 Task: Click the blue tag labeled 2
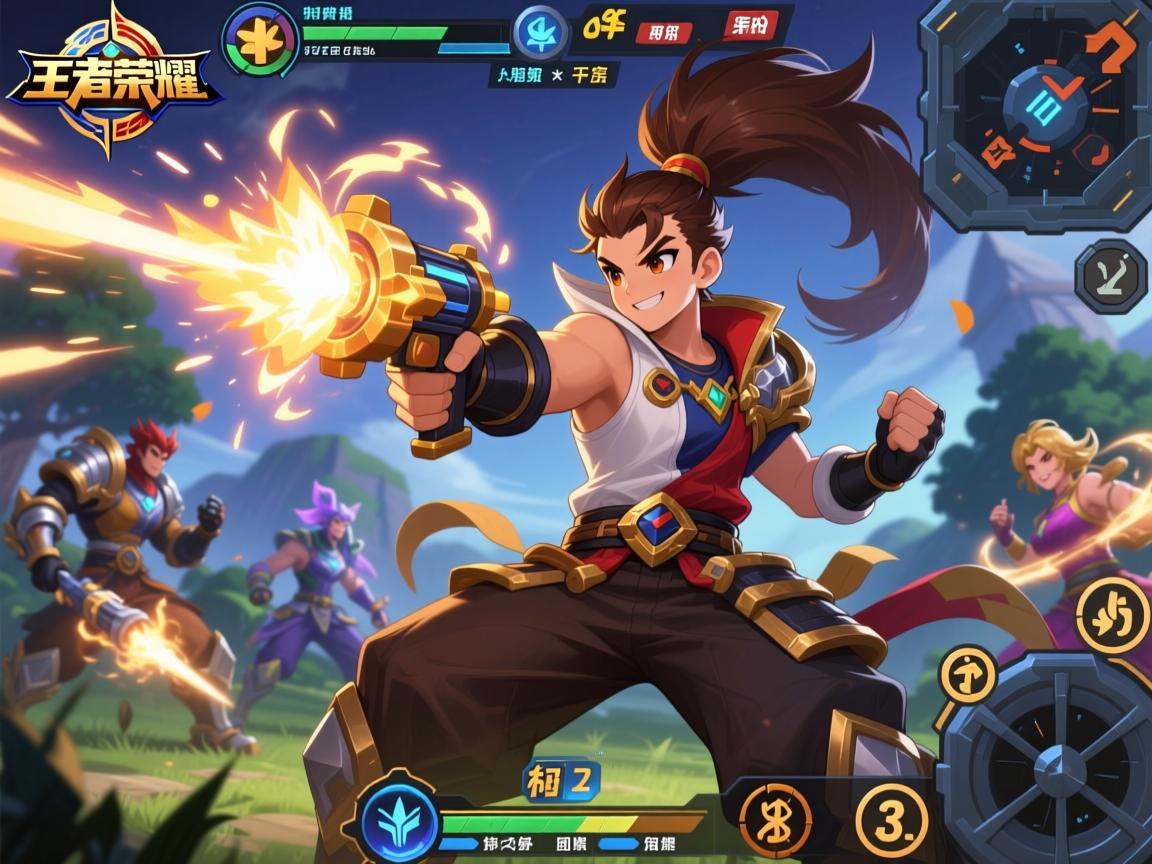(x=563, y=783)
